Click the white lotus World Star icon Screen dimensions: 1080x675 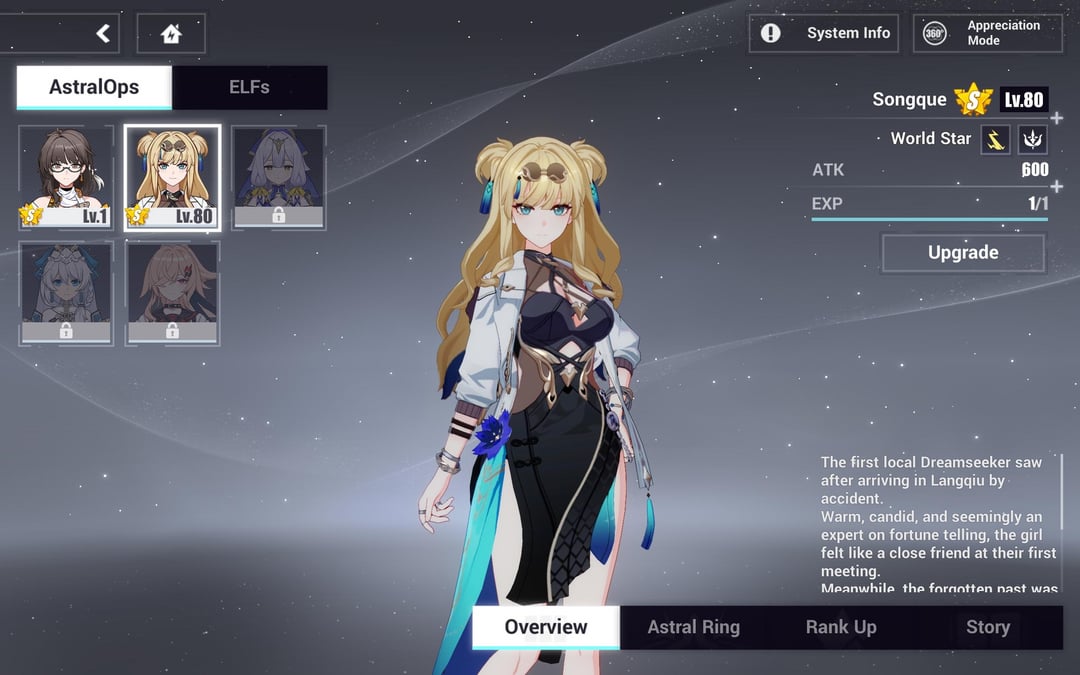(x=1032, y=139)
